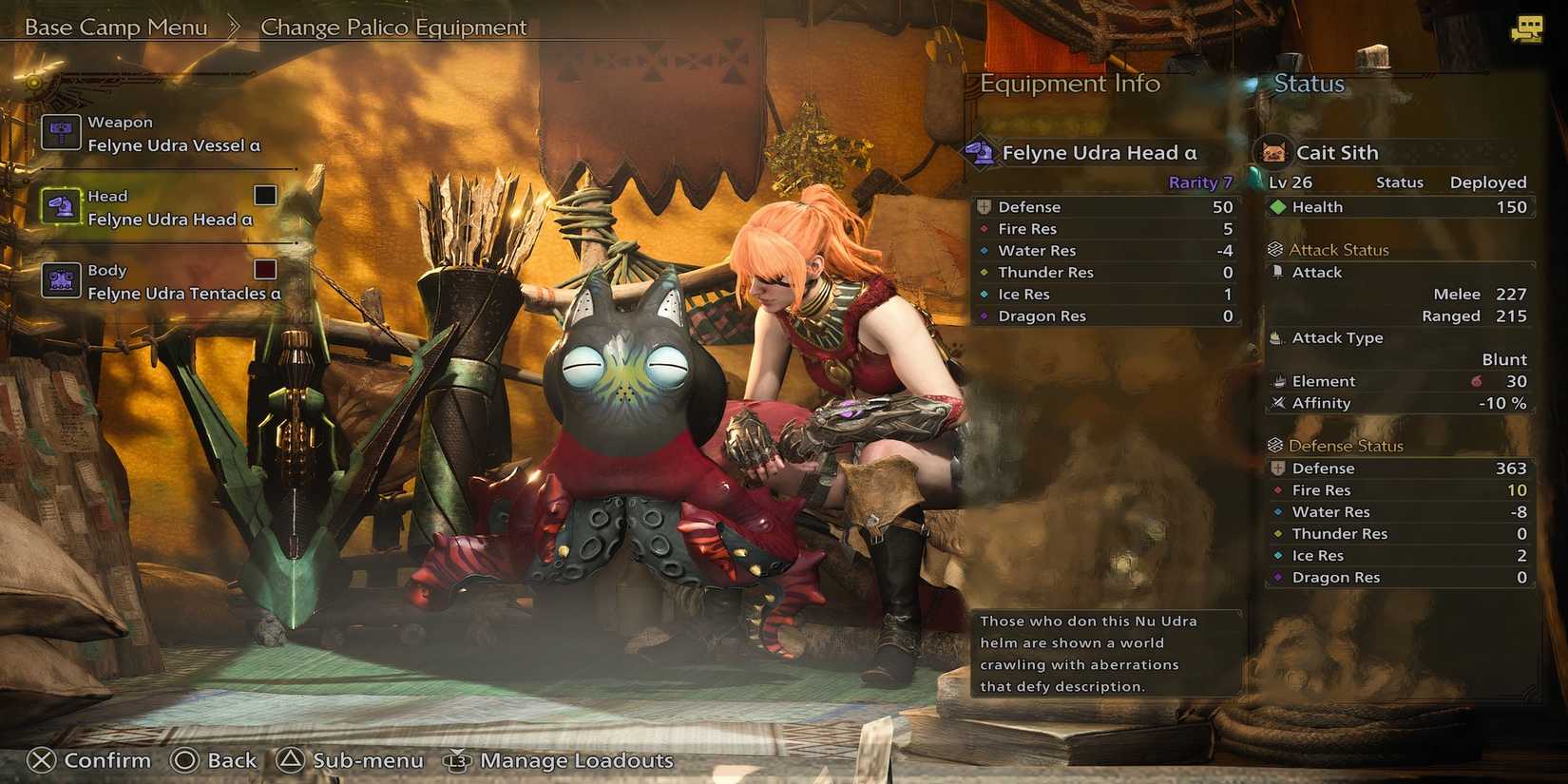The height and width of the screenshot is (784, 1568).
Task: Select the Felyne Udra Vessel α weapon icon
Action: click(x=61, y=132)
